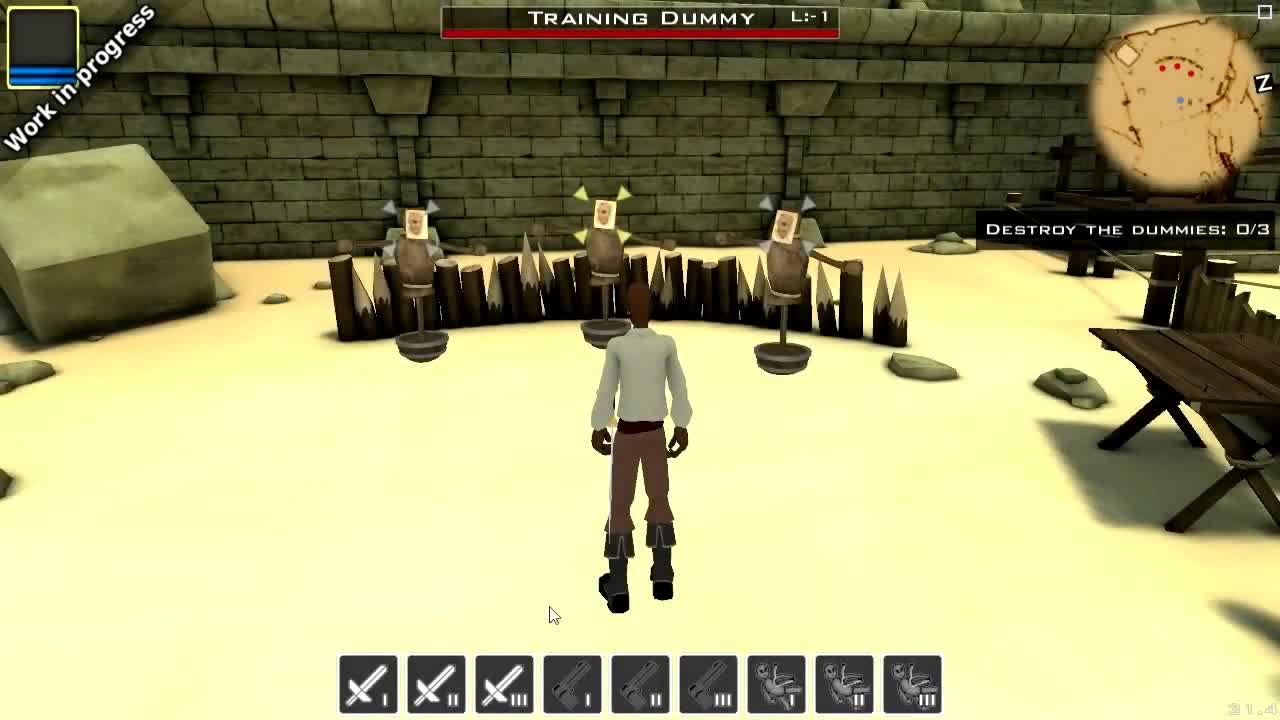Image resolution: width=1280 pixels, height=720 pixels.
Task: Select the Sword I attack skill
Action: pyautogui.click(x=367, y=685)
